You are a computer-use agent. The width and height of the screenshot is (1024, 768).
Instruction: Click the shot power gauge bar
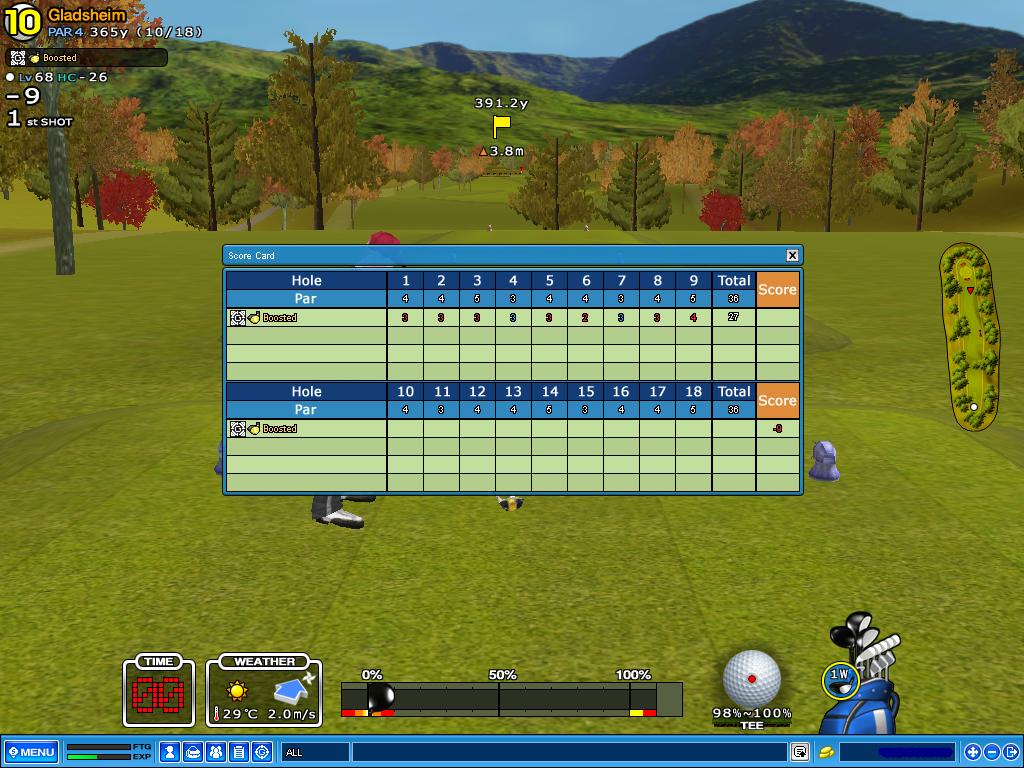511,698
